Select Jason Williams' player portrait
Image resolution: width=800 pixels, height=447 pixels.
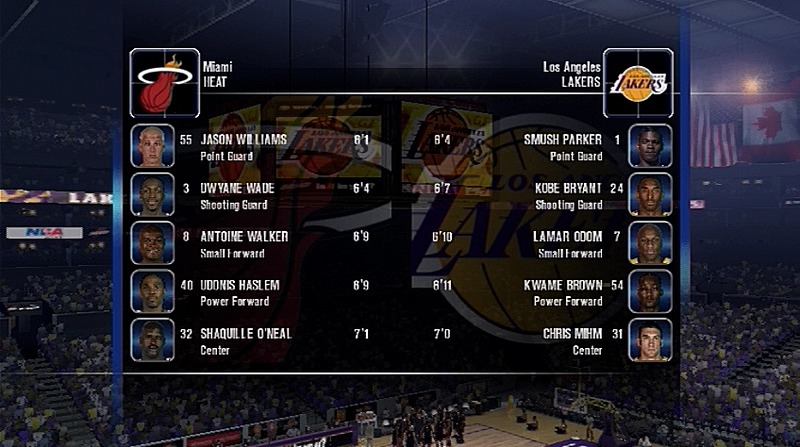point(152,146)
